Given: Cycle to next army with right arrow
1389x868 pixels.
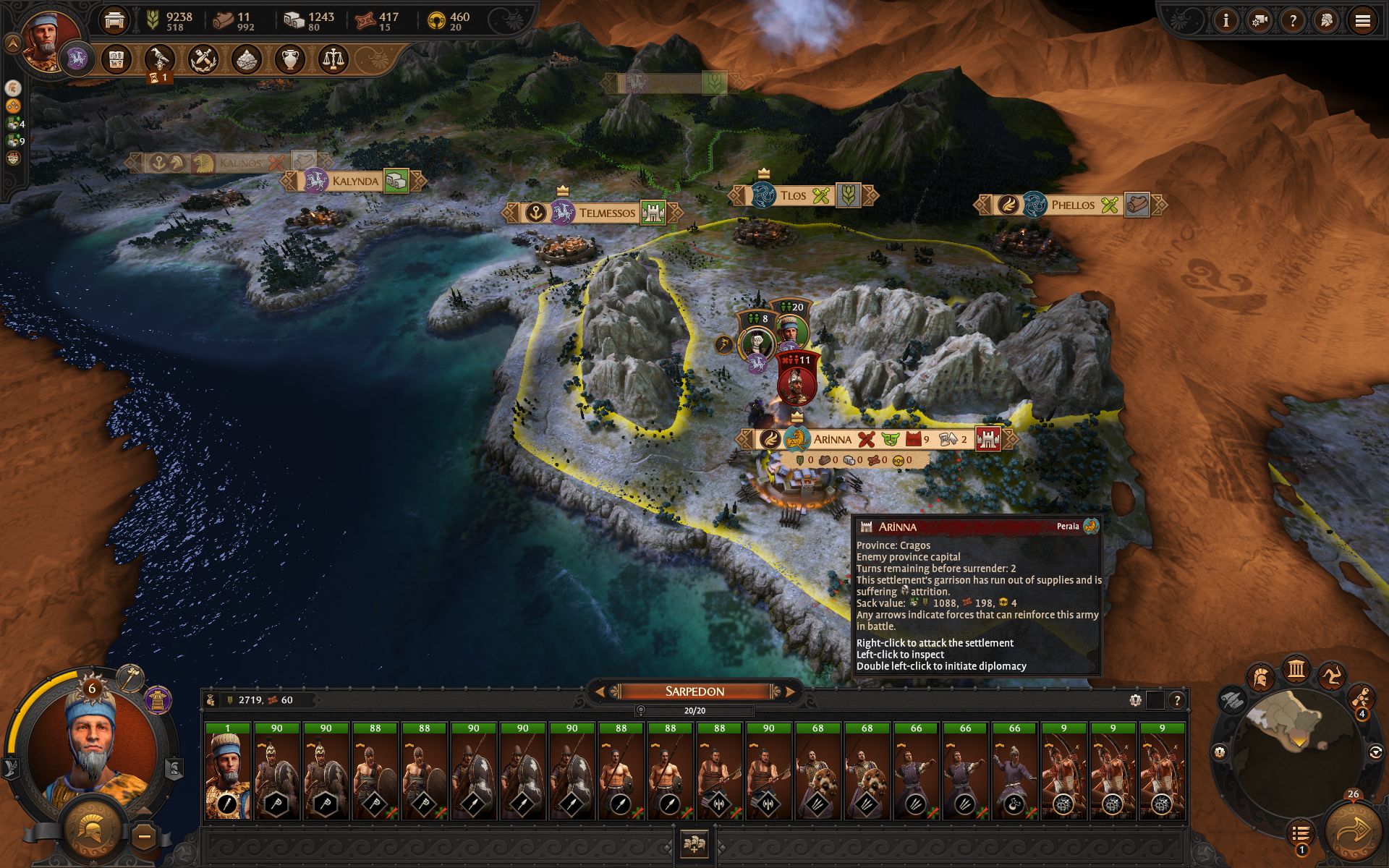Looking at the screenshot, I should [790, 692].
